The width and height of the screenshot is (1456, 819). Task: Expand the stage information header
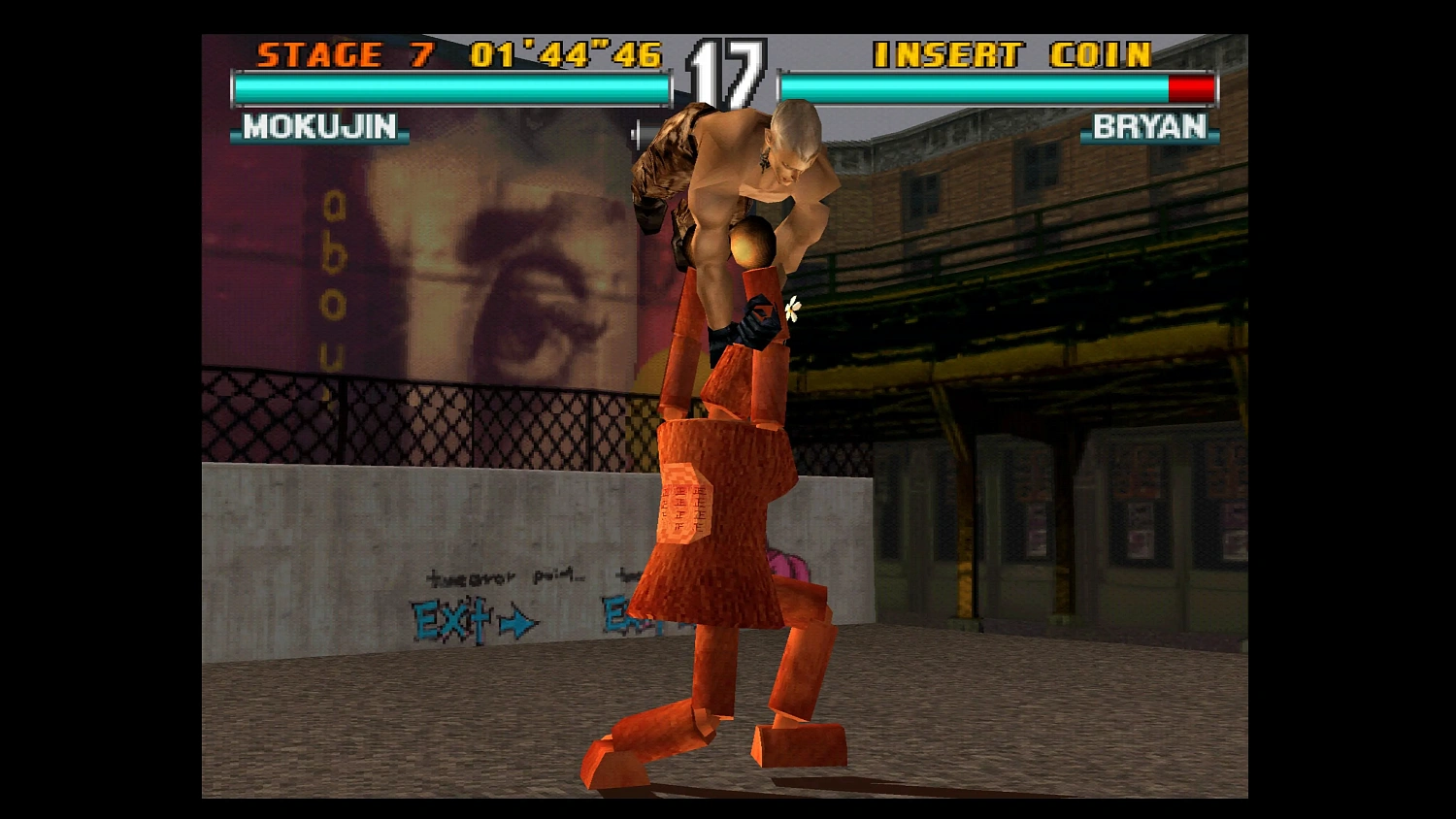[456, 55]
